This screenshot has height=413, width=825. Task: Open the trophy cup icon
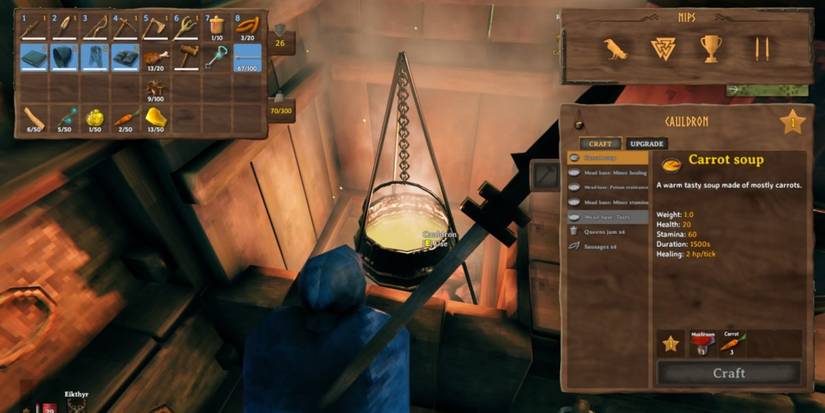pyautogui.click(x=710, y=48)
